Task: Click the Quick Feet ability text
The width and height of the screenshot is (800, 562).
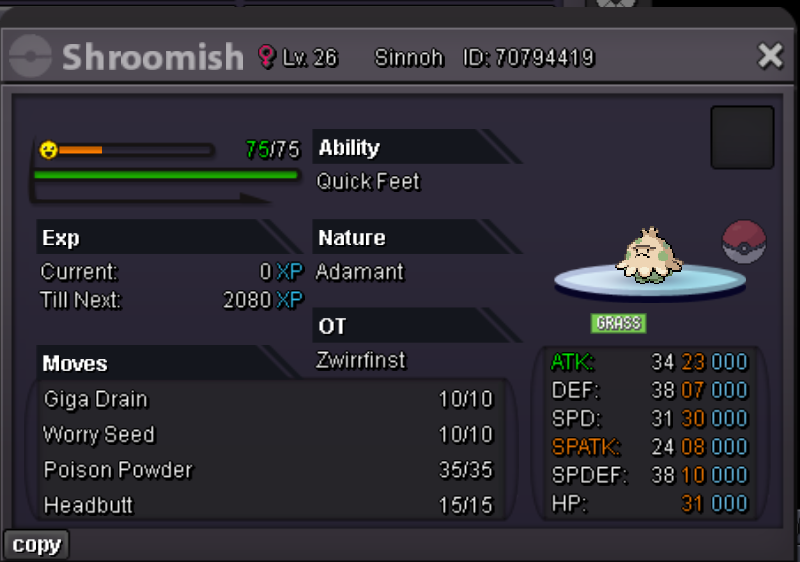Action: [x=368, y=182]
